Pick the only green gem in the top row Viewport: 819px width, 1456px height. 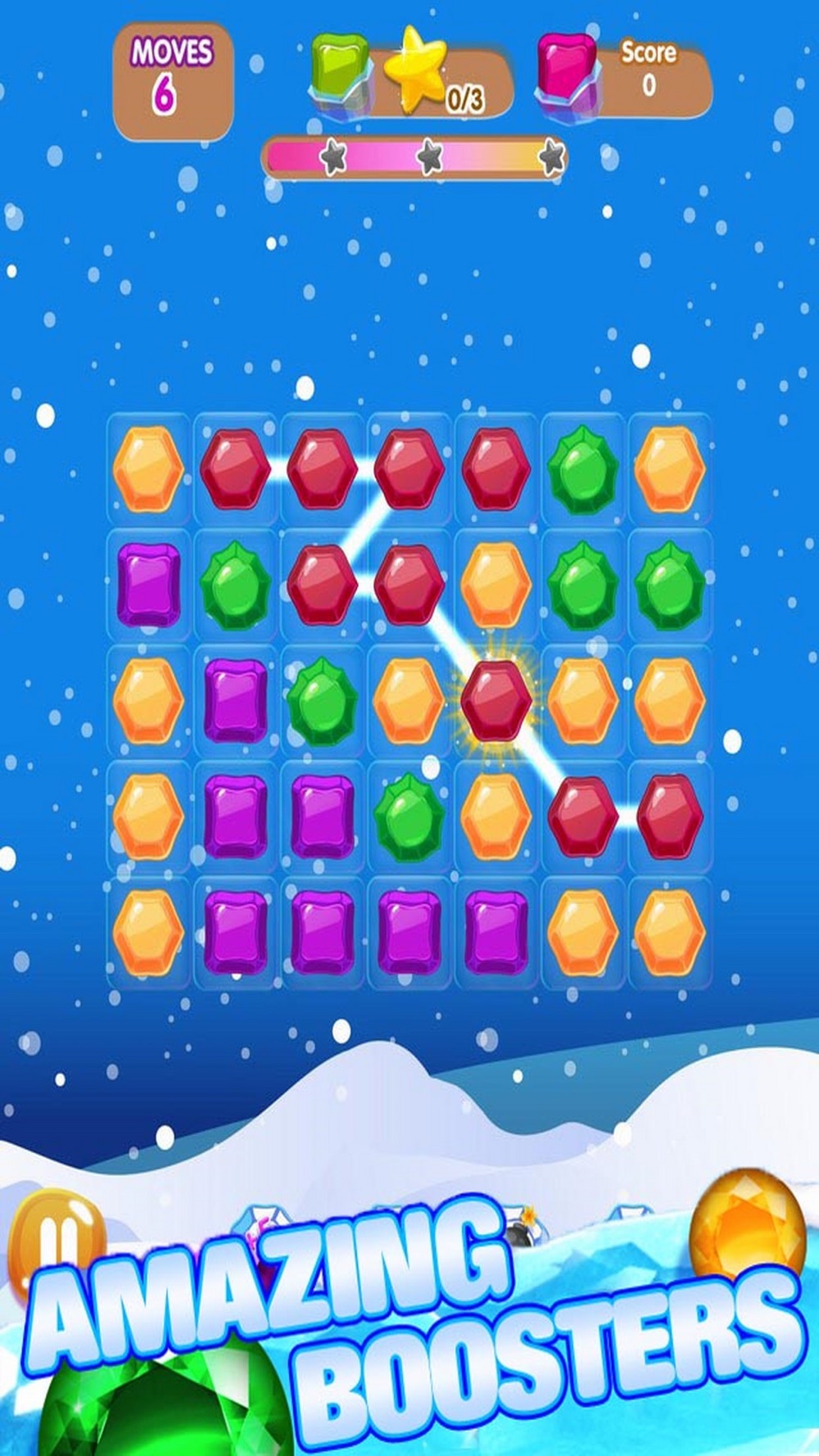583,471
